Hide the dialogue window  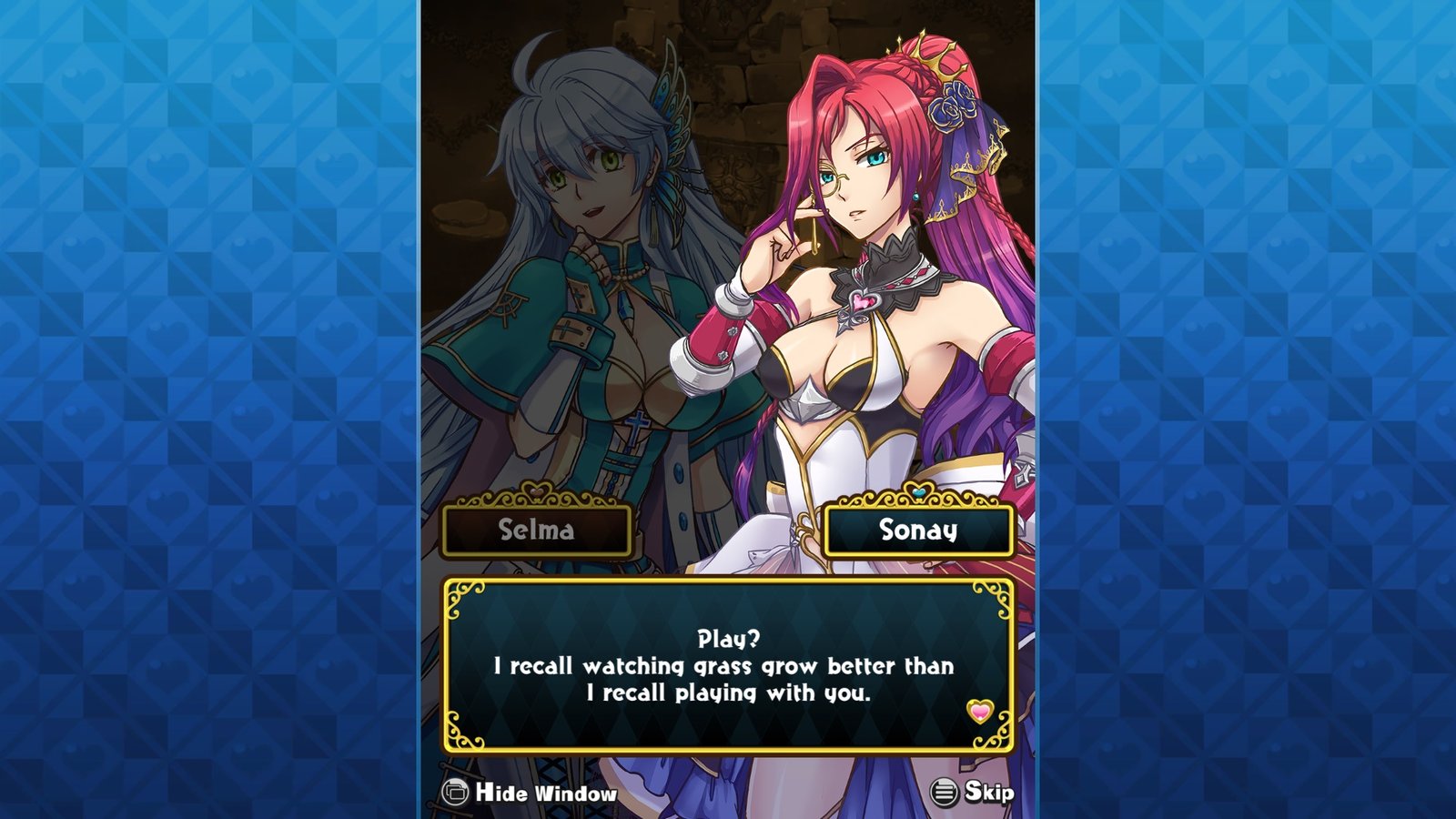pos(530,793)
